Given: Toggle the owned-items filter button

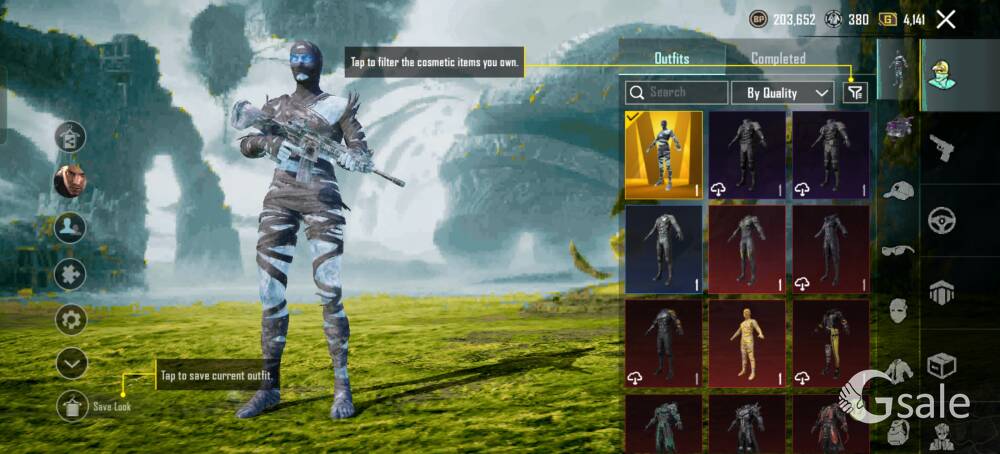Looking at the screenshot, I should coord(855,93).
